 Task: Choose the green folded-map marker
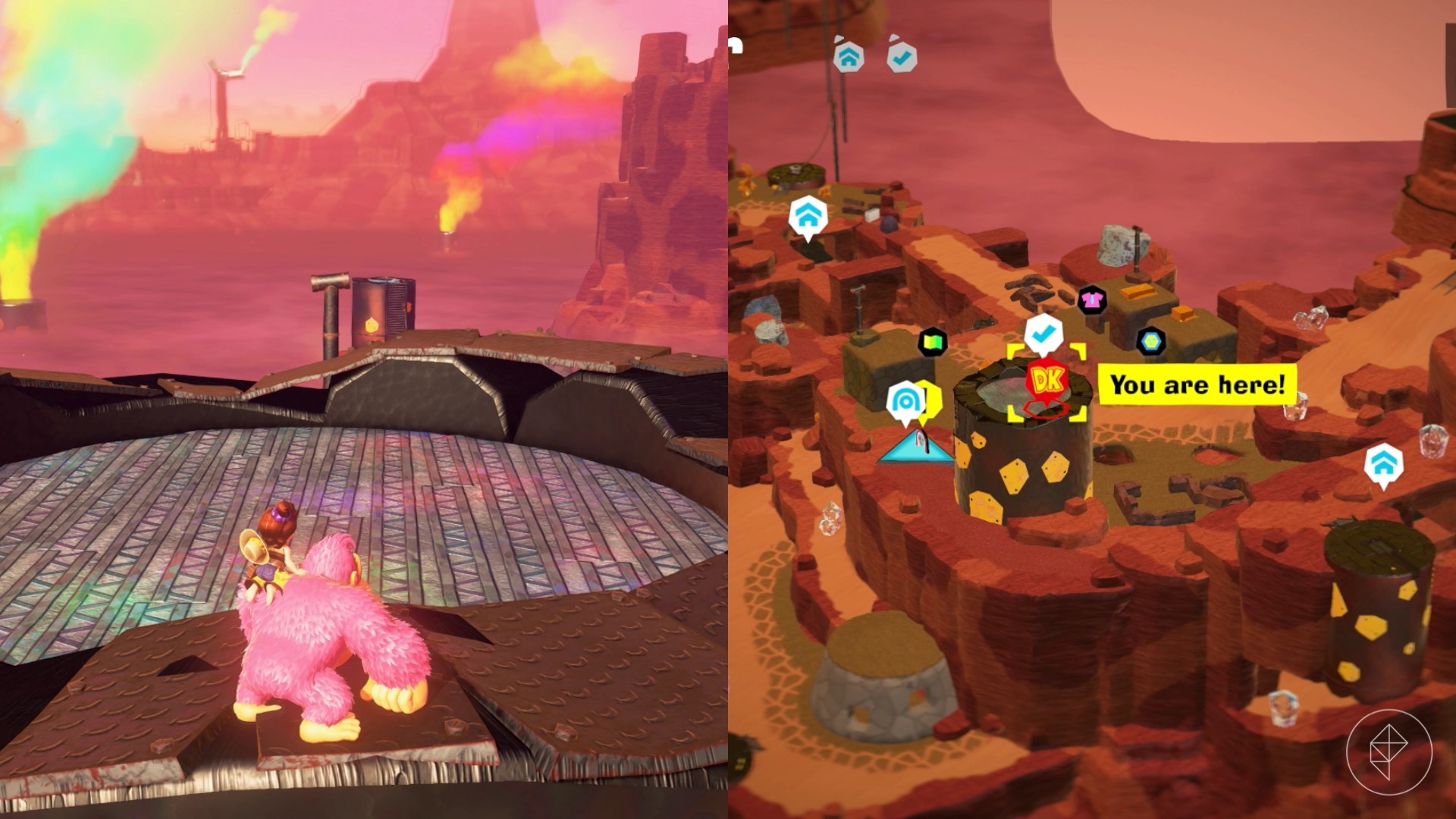933,342
